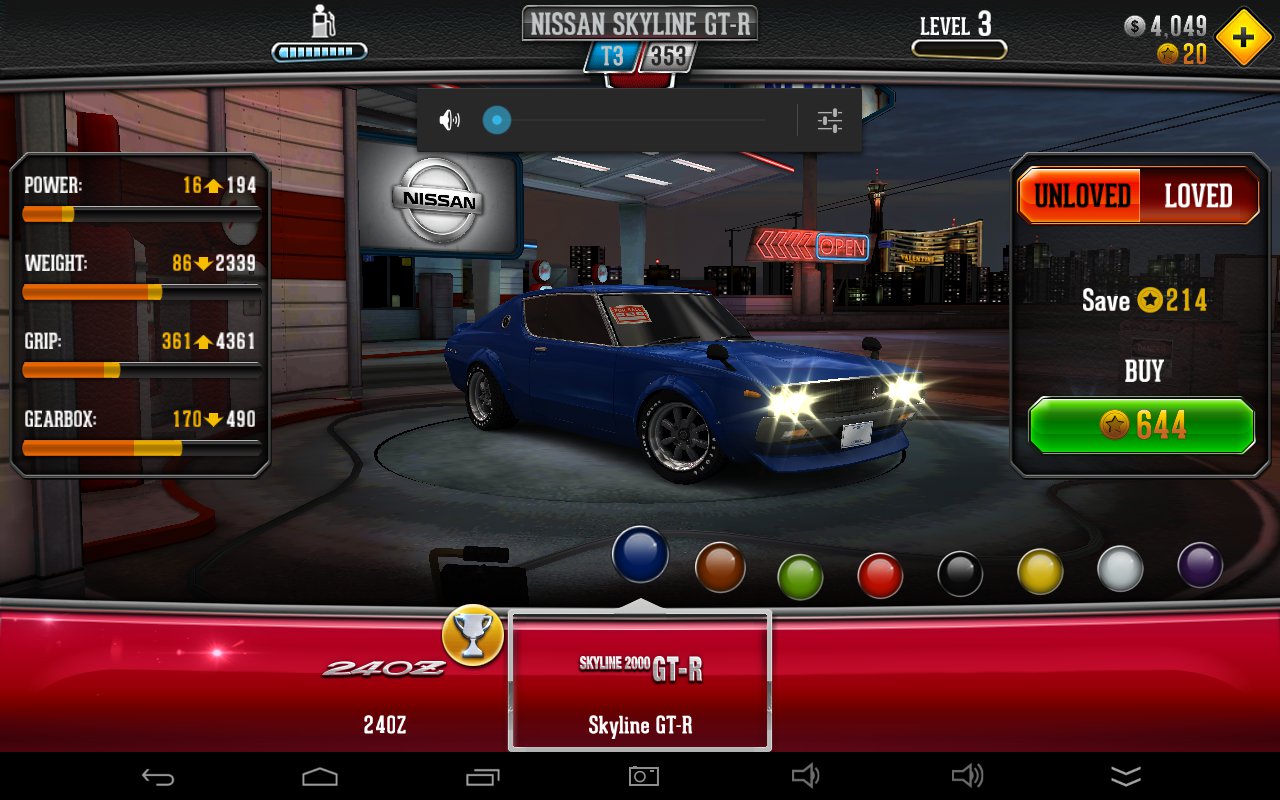The image size is (1280, 800).
Task: Pick the green paint color
Action: [800, 576]
